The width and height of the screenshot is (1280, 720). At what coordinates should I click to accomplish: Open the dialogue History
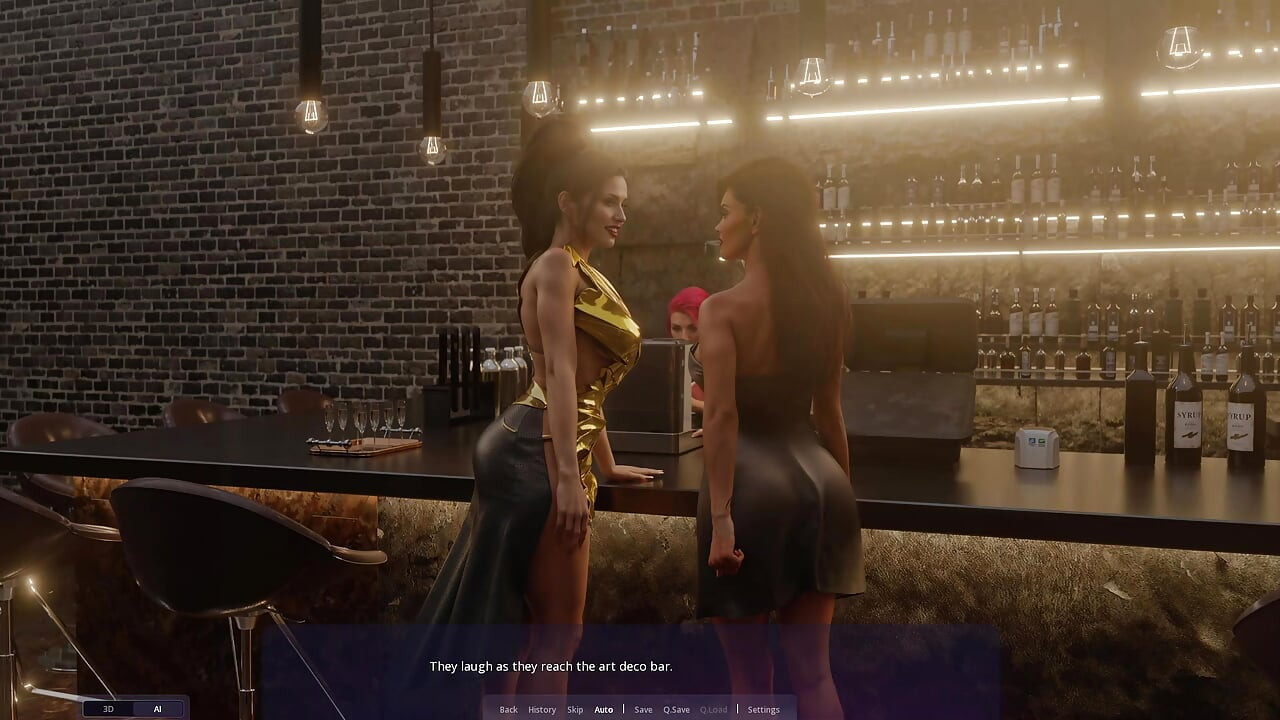pos(542,710)
